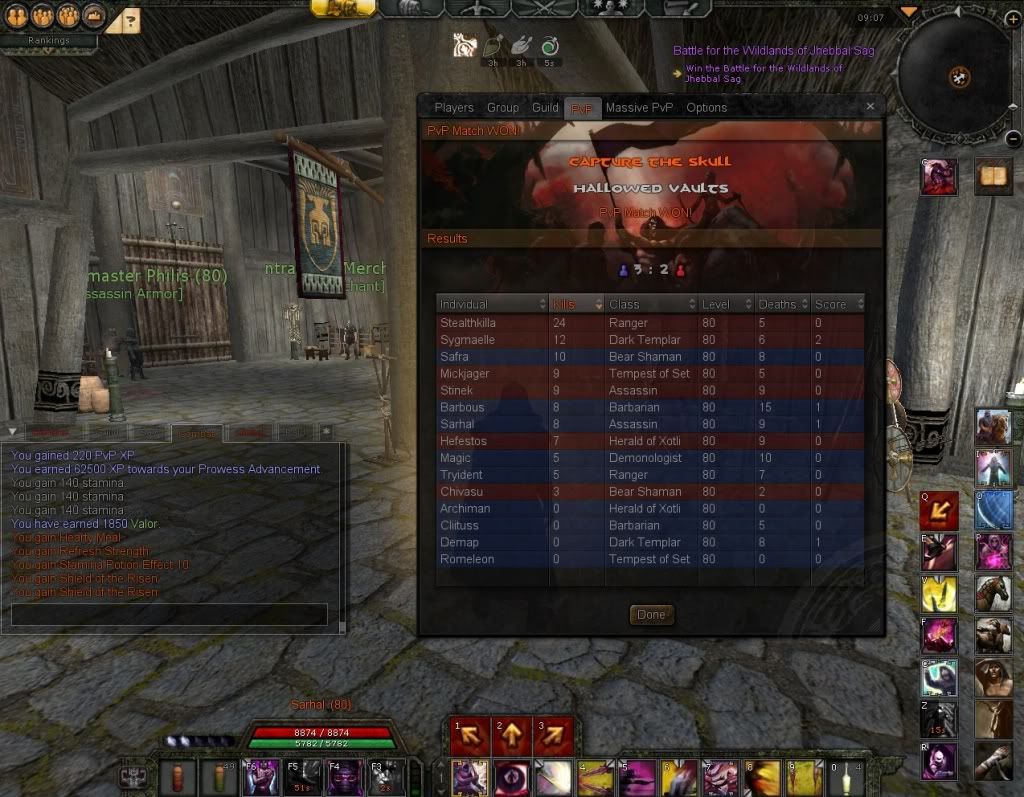The image size is (1024, 797).
Task: Show the Massive PvP tab
Action: pyautogui.click(x=639, y=108)
